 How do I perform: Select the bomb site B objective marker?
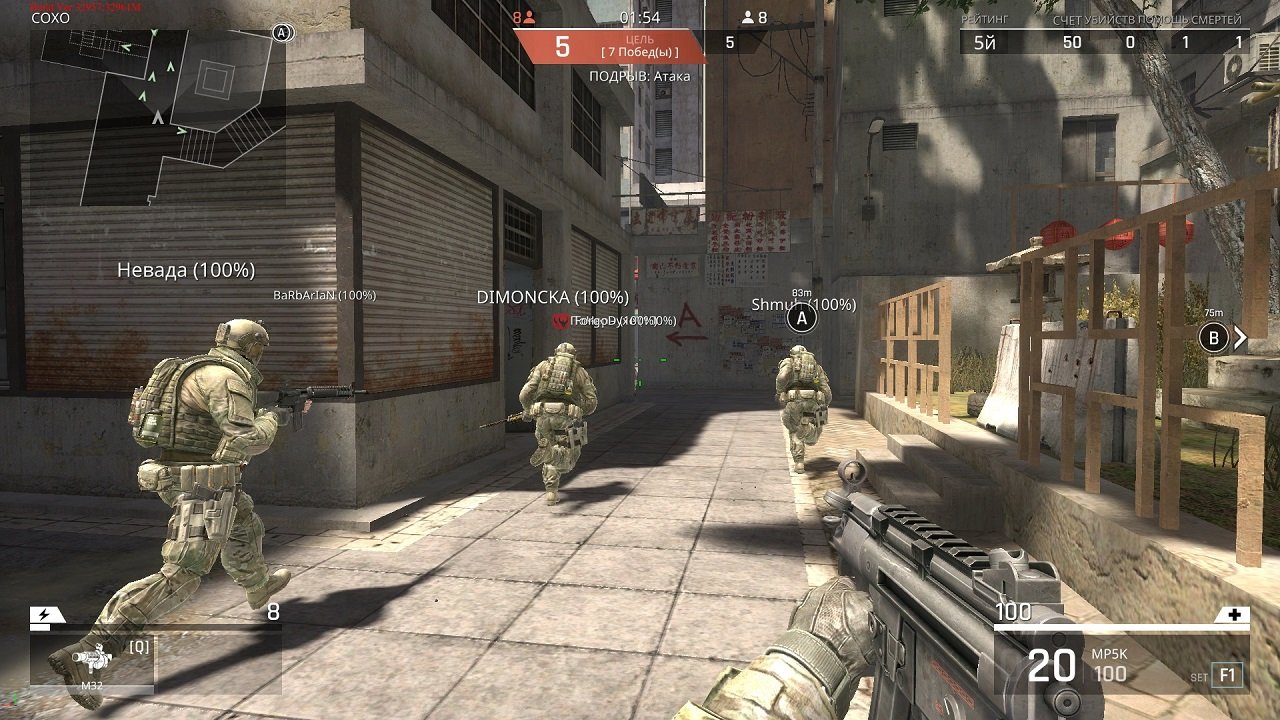coord(1214,338)
